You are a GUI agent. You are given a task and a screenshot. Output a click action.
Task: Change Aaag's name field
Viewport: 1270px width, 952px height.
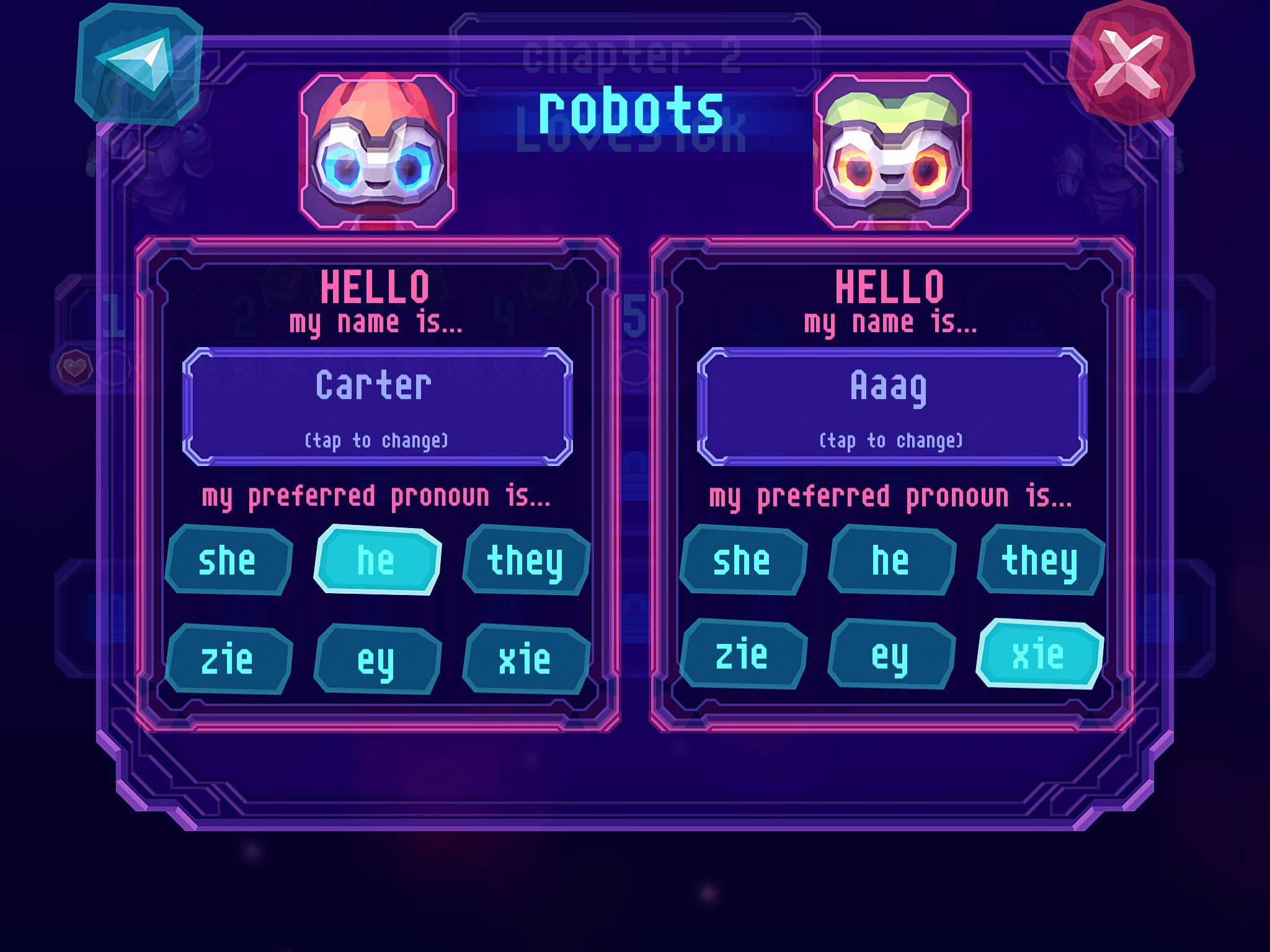pyautogui.click(x=892, y=407)
